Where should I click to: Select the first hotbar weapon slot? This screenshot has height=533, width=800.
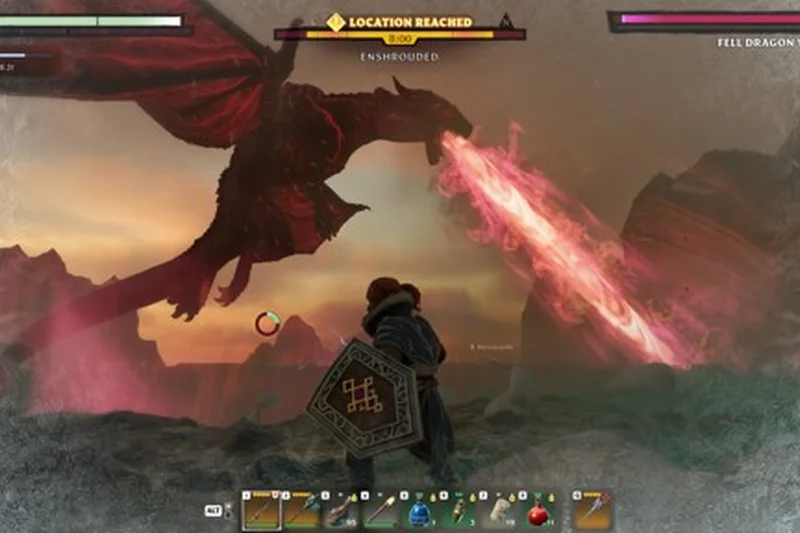click(x=261, y=511)
